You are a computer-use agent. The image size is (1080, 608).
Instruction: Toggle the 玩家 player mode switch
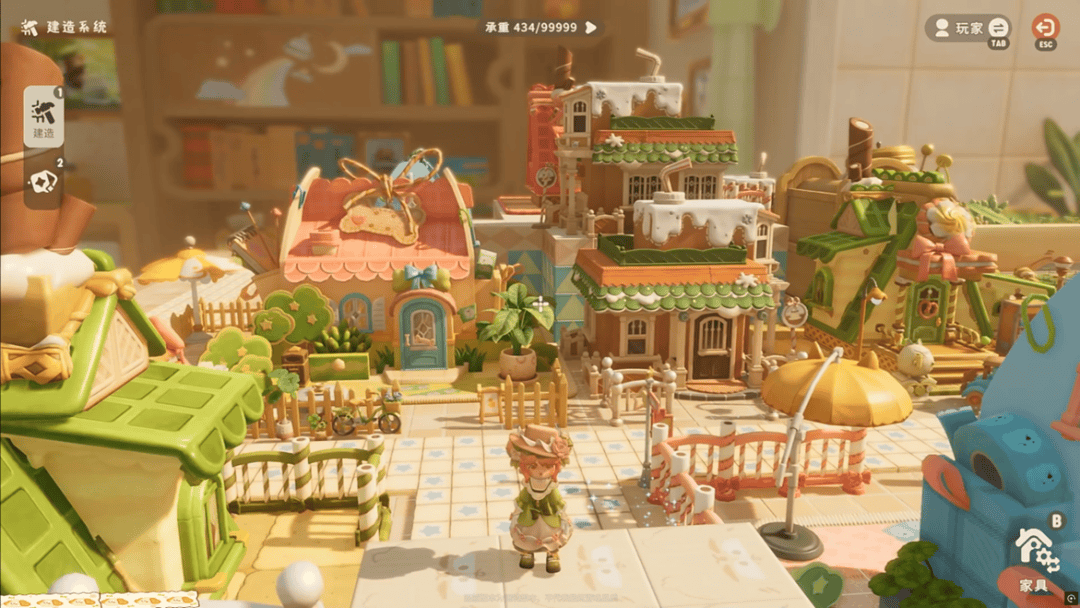point(998,28)
